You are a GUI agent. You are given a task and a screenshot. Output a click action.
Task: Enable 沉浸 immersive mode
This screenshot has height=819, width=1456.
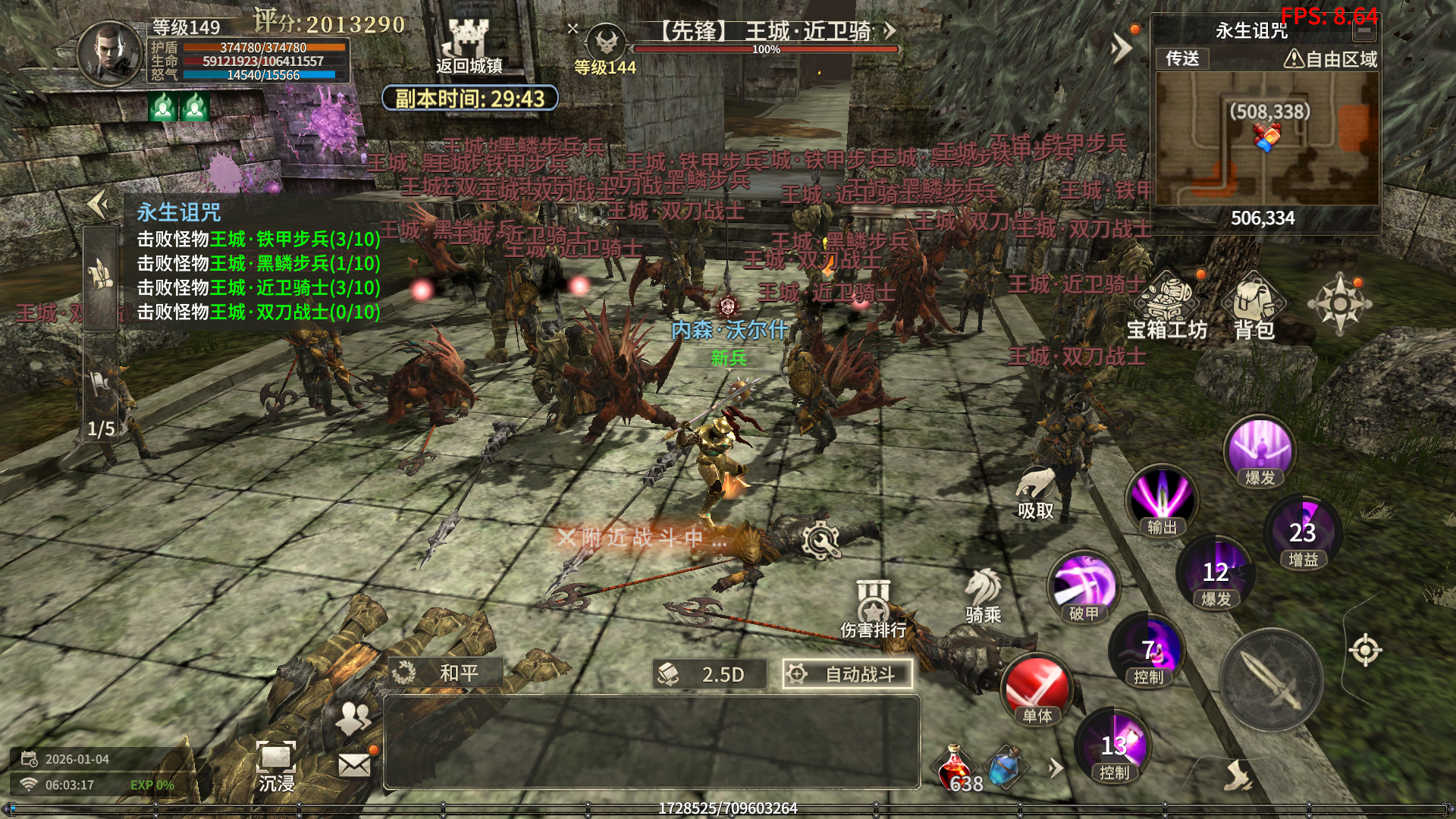[276, 764]
